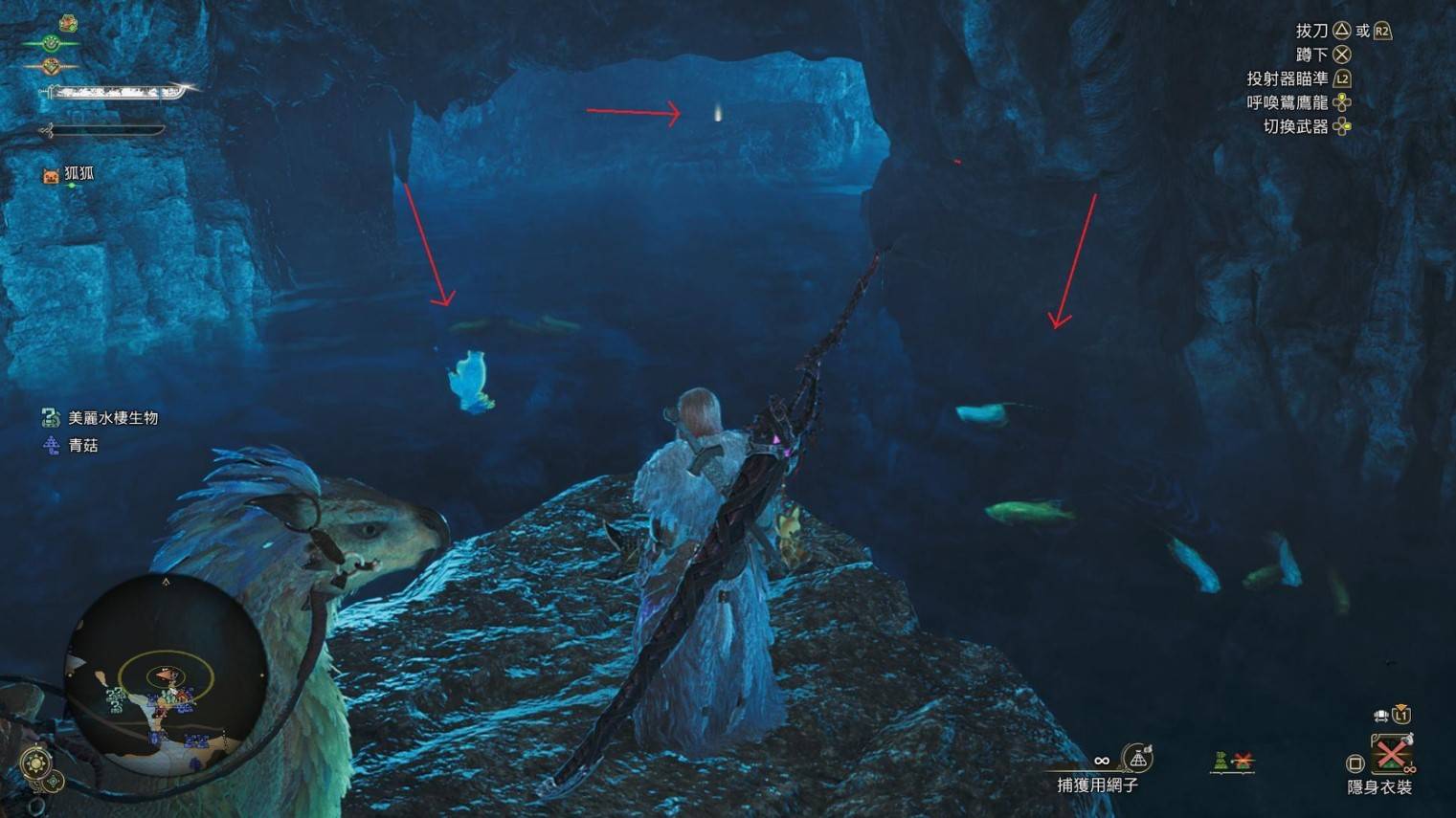Select the capture net item slot
Viewport: 1456px width, 818px height.
pyautogui.click(x=1137, y=760)
